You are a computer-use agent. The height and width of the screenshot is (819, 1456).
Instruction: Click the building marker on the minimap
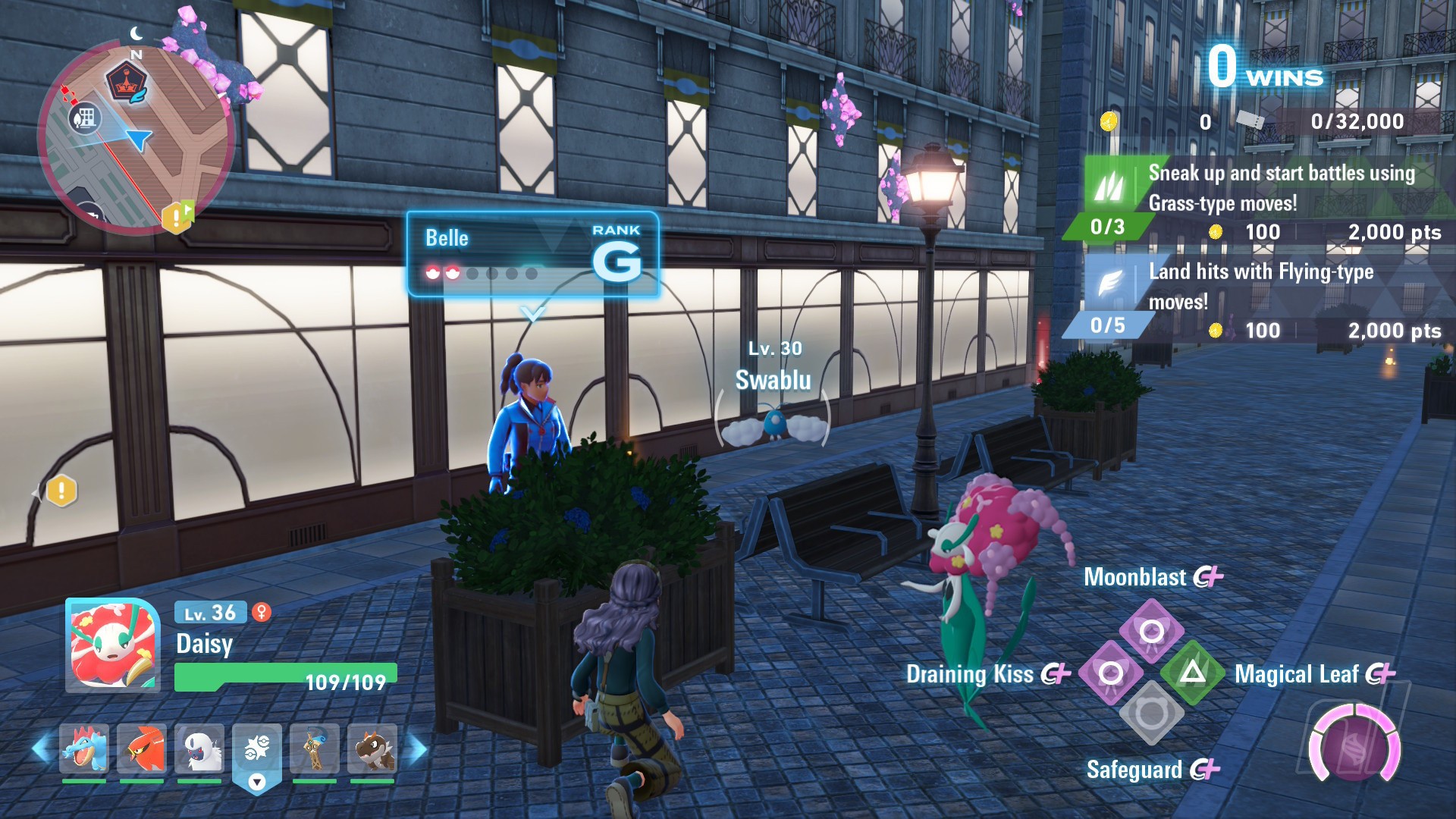click(x=85, y=118)
